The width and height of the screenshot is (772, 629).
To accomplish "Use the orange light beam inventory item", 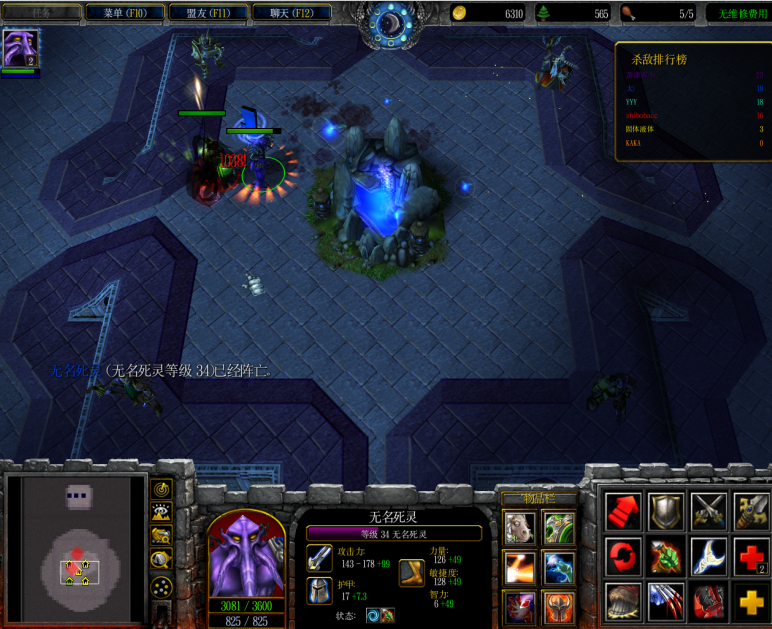I will coord(518,567).
